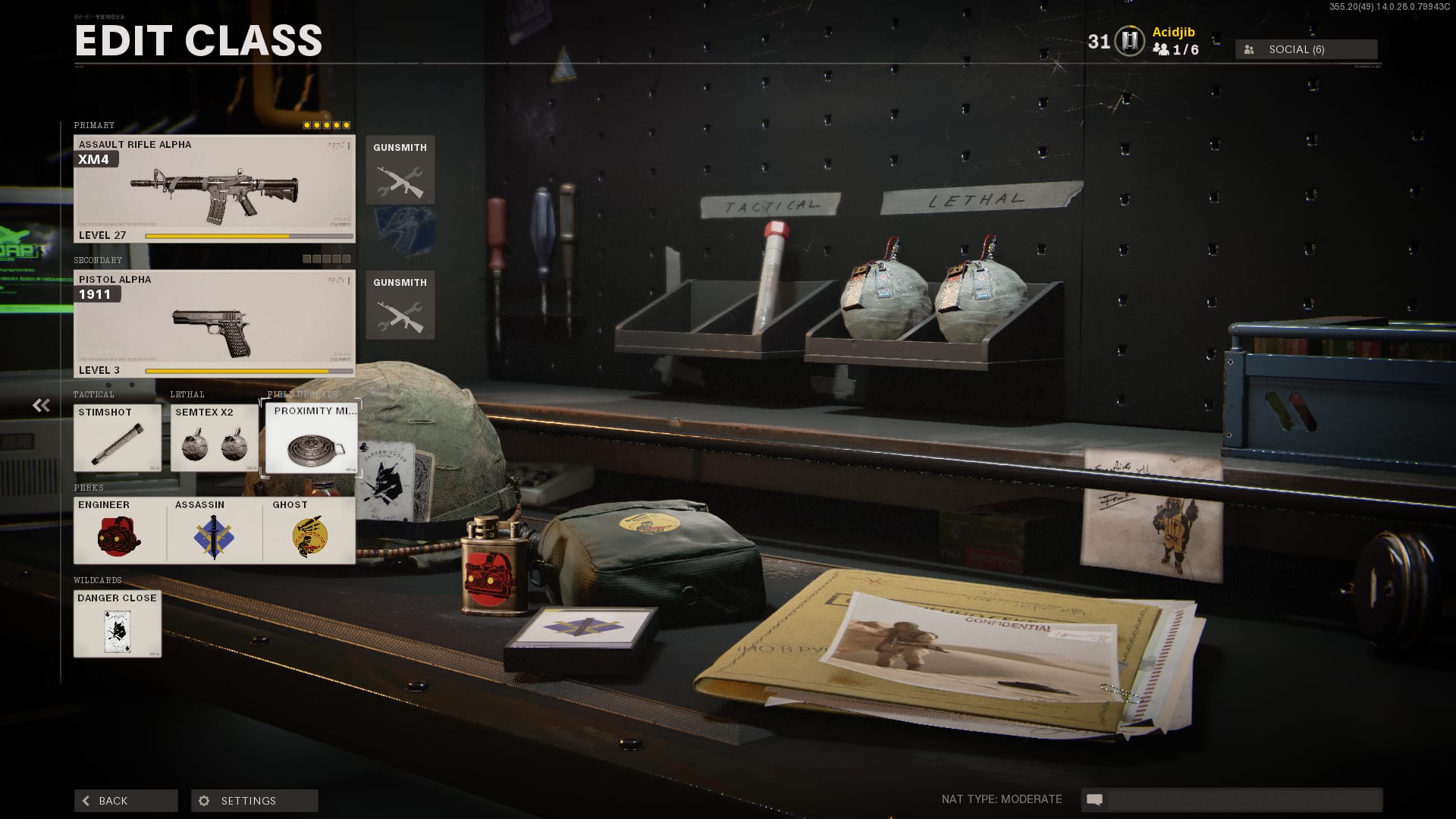Click the chat input box
This screenshot has height=819, width=1456.
pyautogui.click(x=1244, y=799)
